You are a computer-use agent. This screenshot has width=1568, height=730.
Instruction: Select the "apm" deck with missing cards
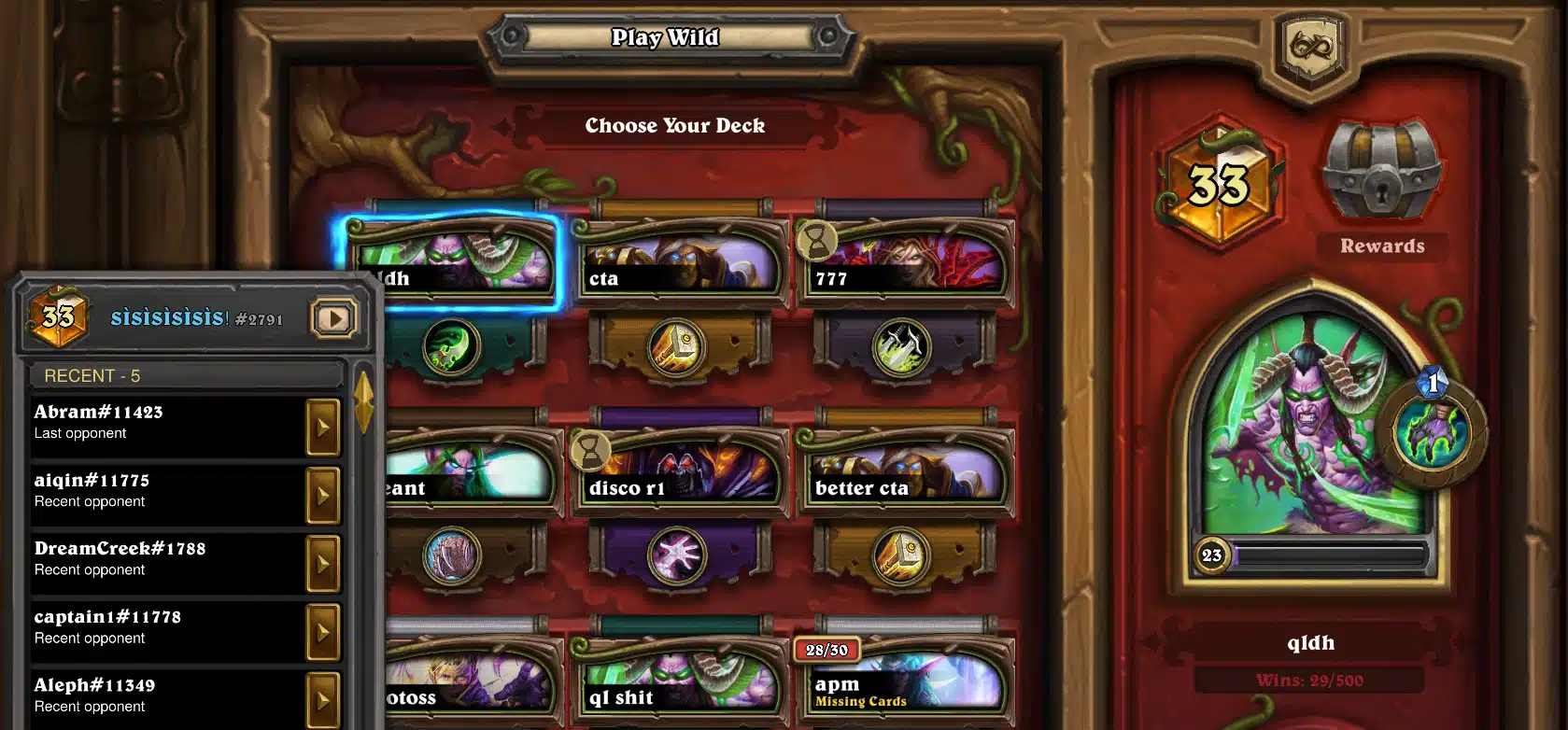(905, 683)
